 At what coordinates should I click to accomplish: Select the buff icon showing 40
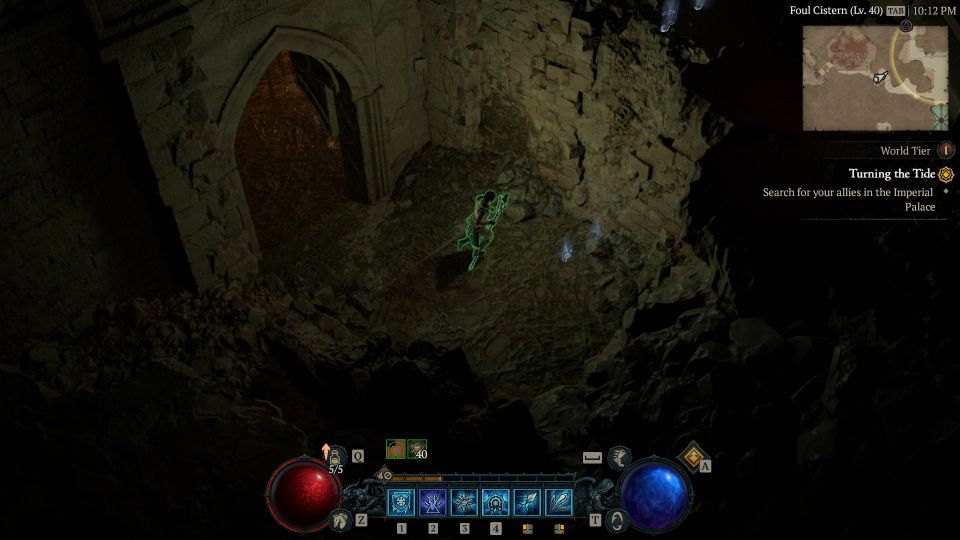(x=417, y=449)
